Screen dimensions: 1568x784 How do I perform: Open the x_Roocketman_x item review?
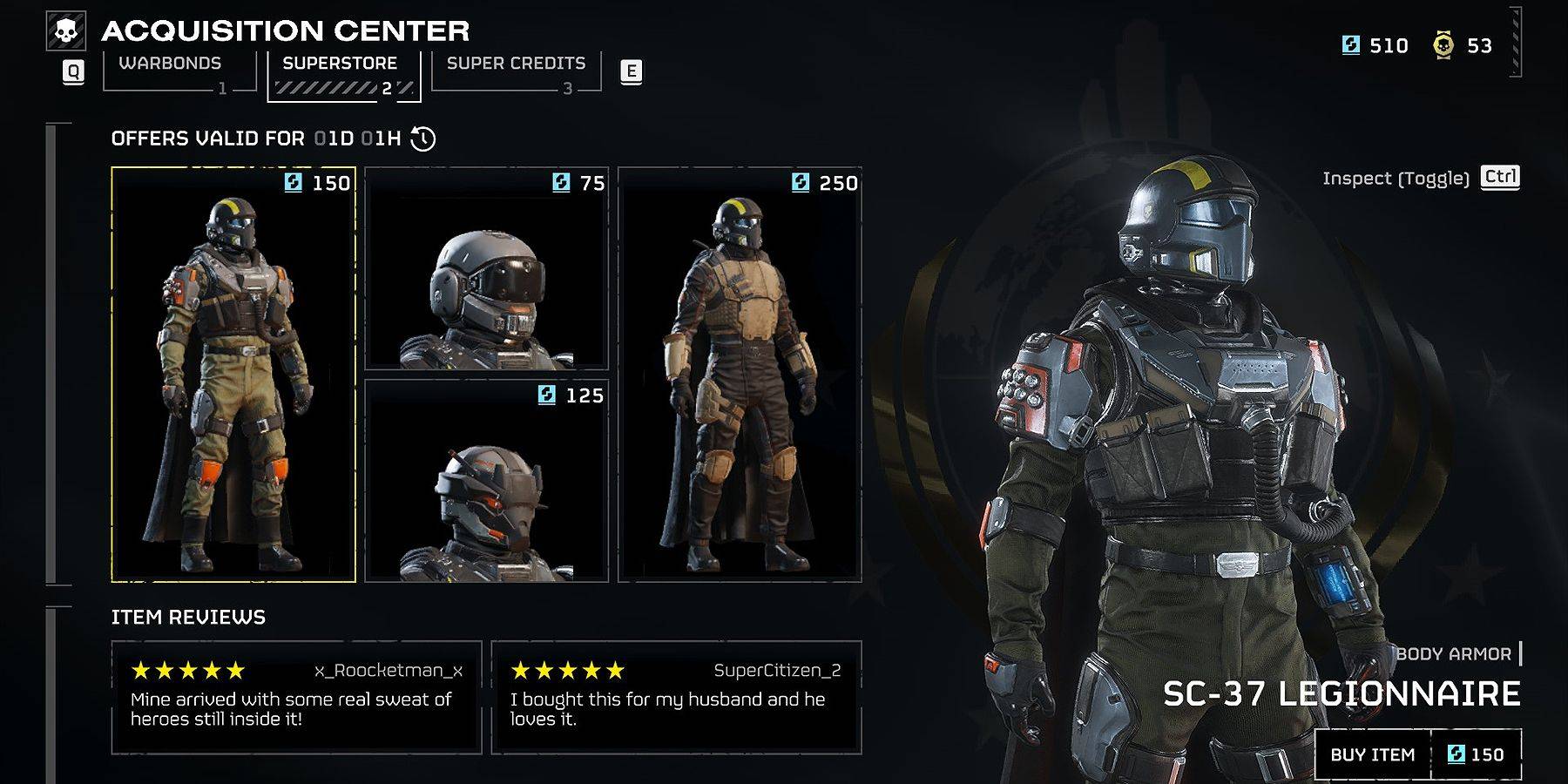pyautogui.click(x=296, y=697)
